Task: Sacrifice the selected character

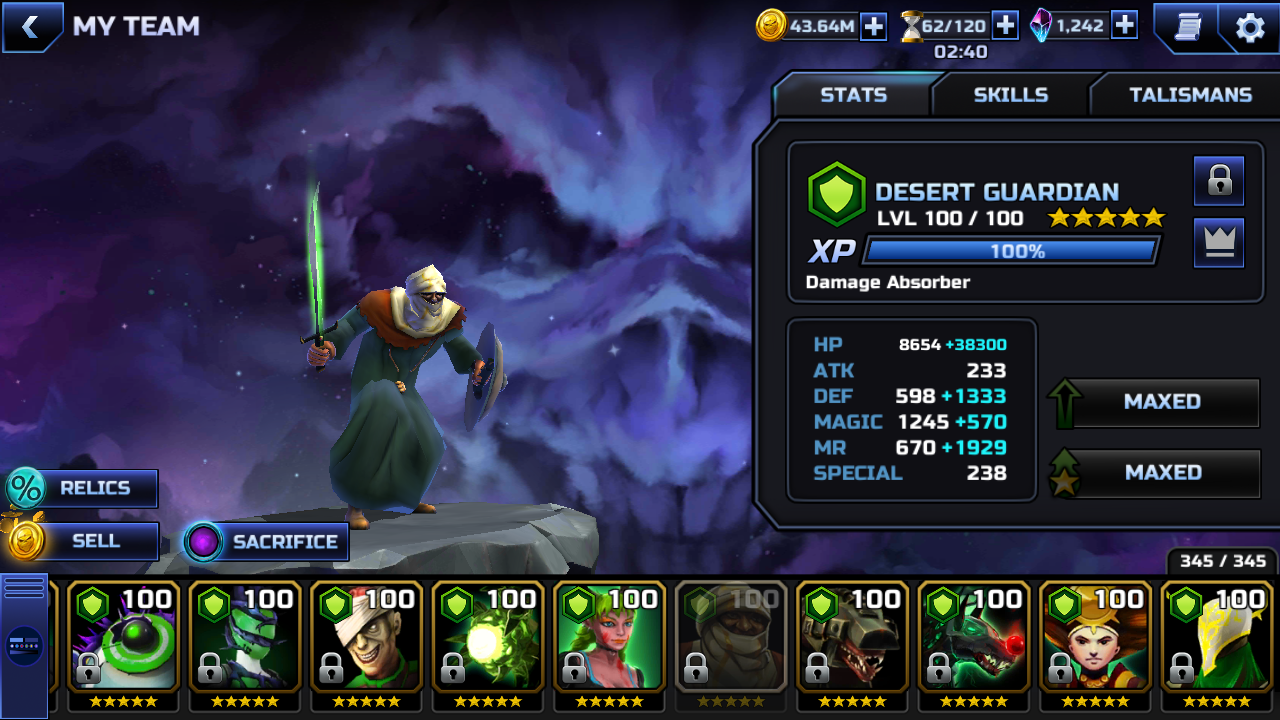Action: (x=267, y=542)
